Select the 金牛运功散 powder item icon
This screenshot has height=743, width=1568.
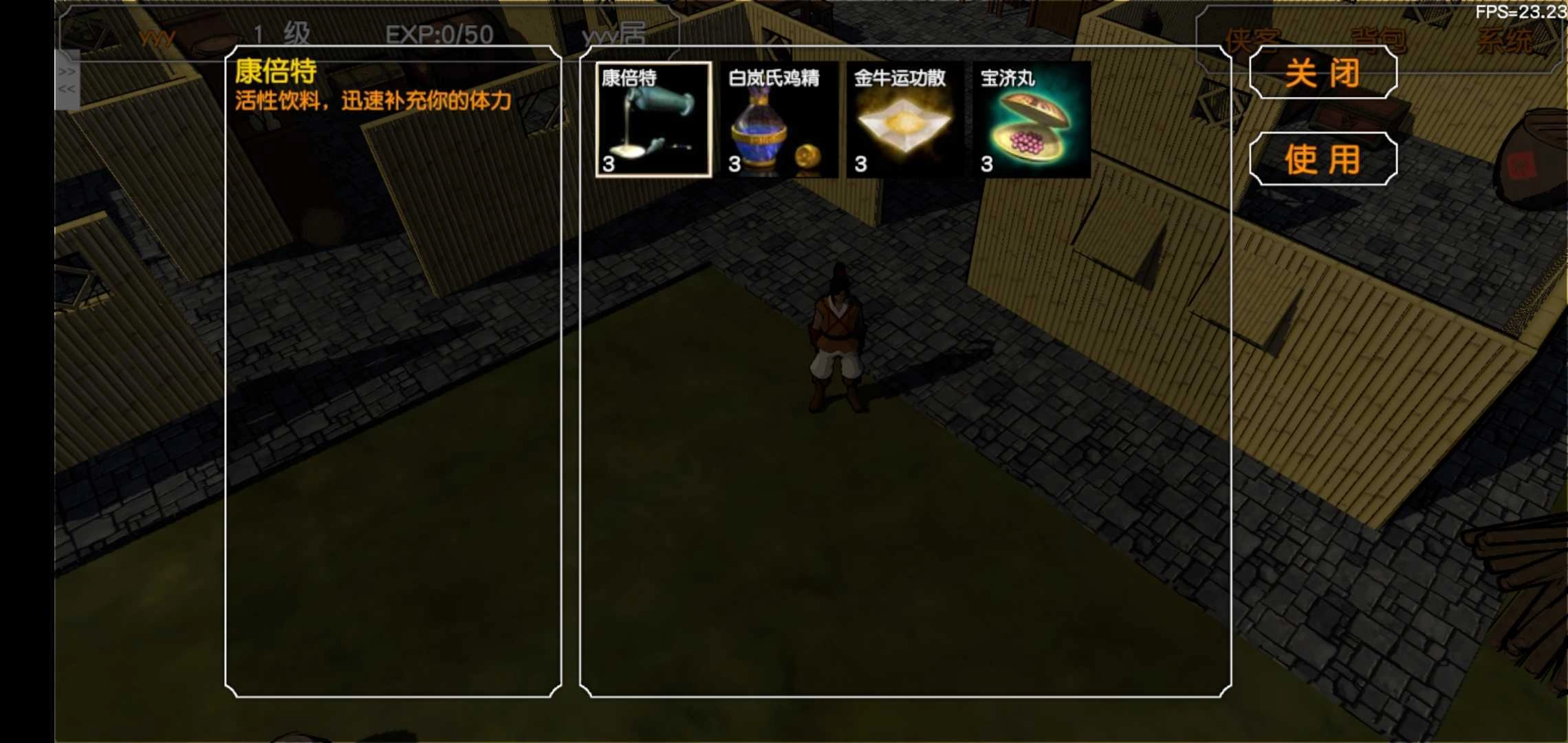coord(904,120)
